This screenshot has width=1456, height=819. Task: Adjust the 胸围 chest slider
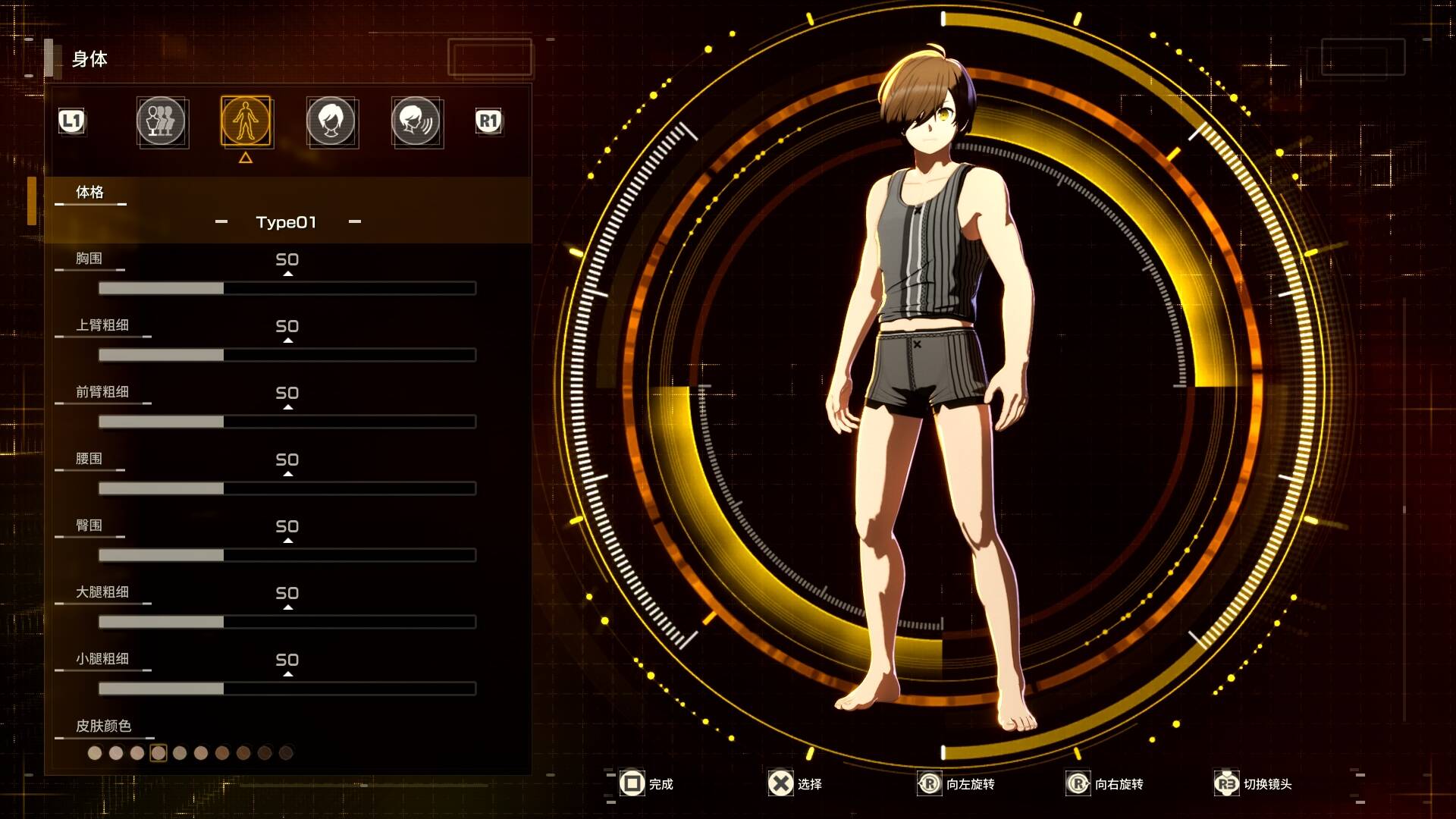[x=287, y=288]
